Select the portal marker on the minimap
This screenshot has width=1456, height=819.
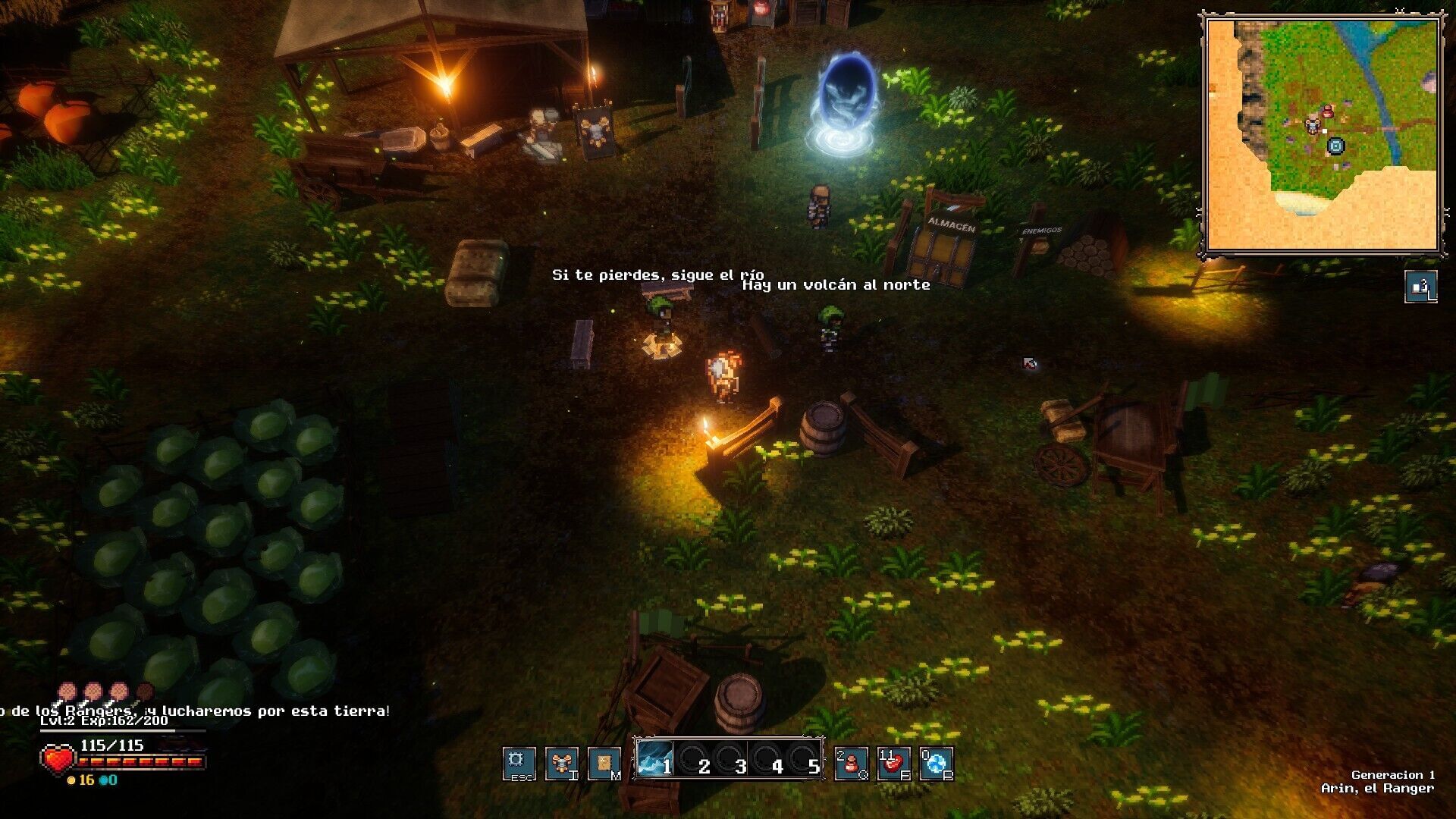[1335, 146]
